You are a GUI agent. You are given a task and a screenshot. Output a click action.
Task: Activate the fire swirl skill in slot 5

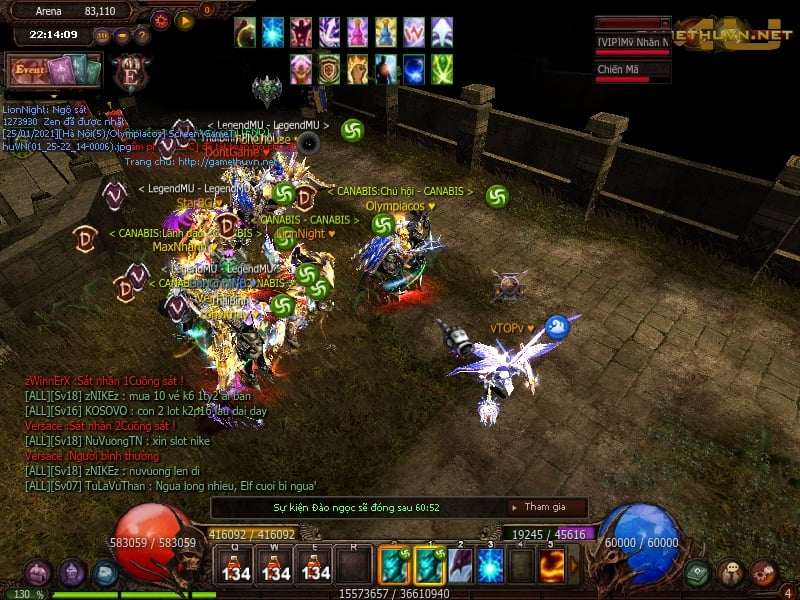tap(550, 565)
